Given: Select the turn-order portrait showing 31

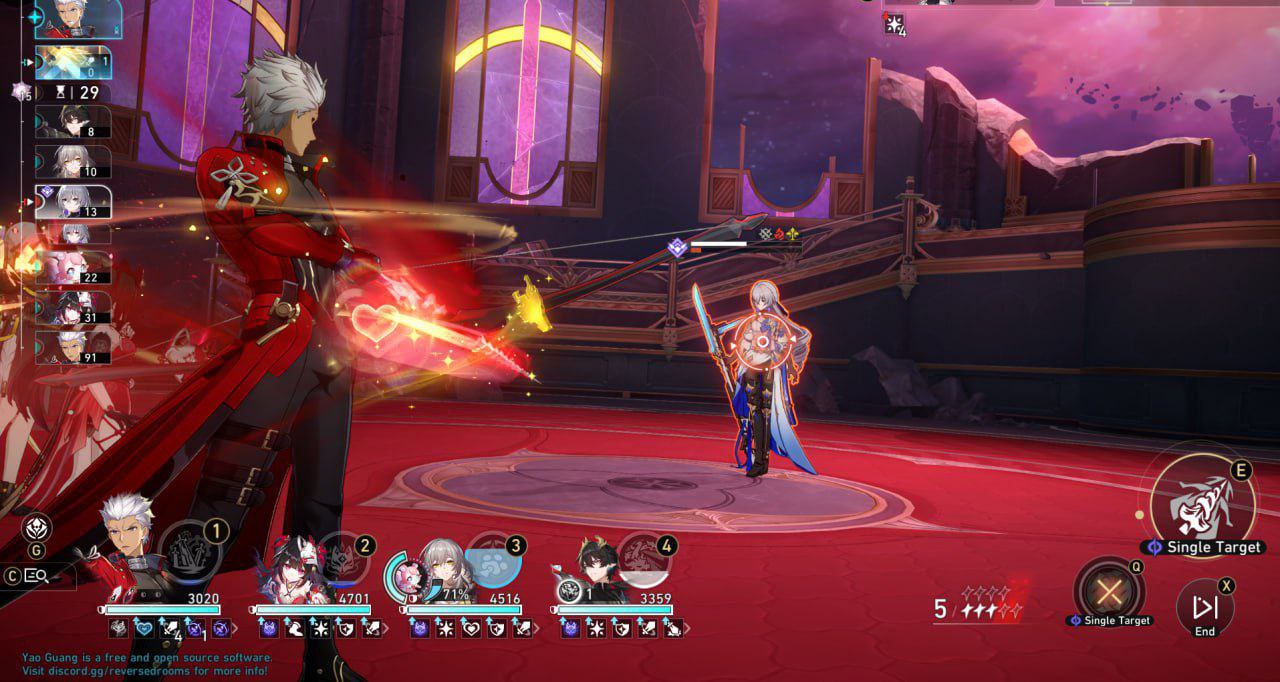Looking at the screenshot, I should 73,308.
